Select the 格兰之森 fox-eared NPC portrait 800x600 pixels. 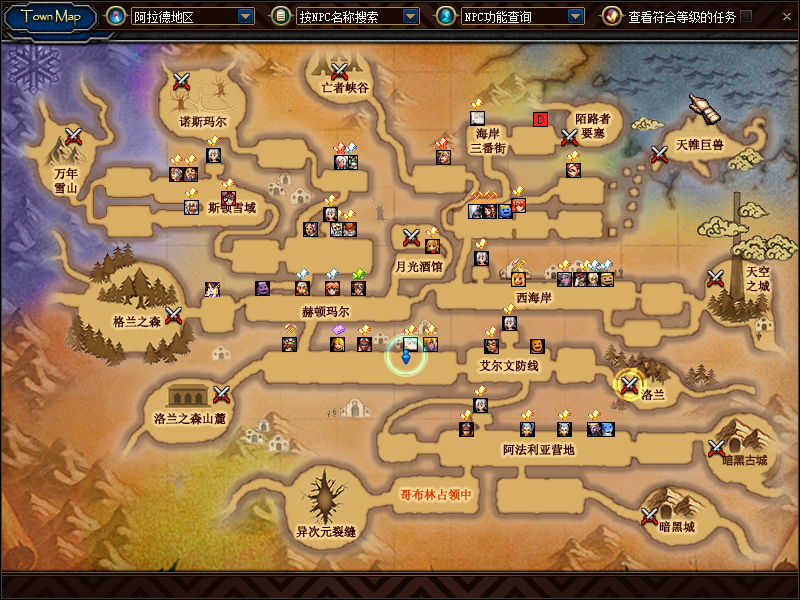[211, 289]
